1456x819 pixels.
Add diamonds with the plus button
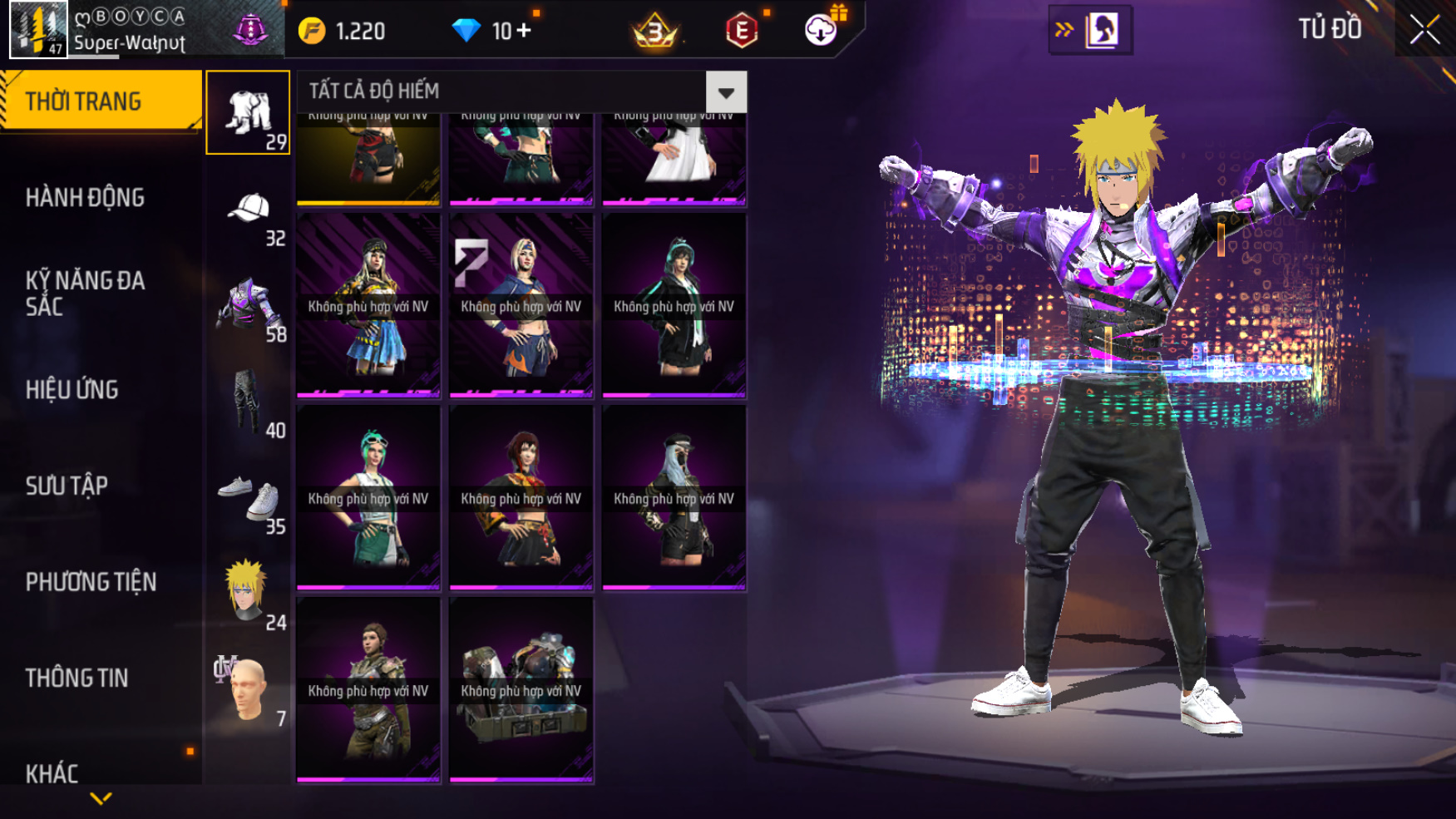click(524, 31)
